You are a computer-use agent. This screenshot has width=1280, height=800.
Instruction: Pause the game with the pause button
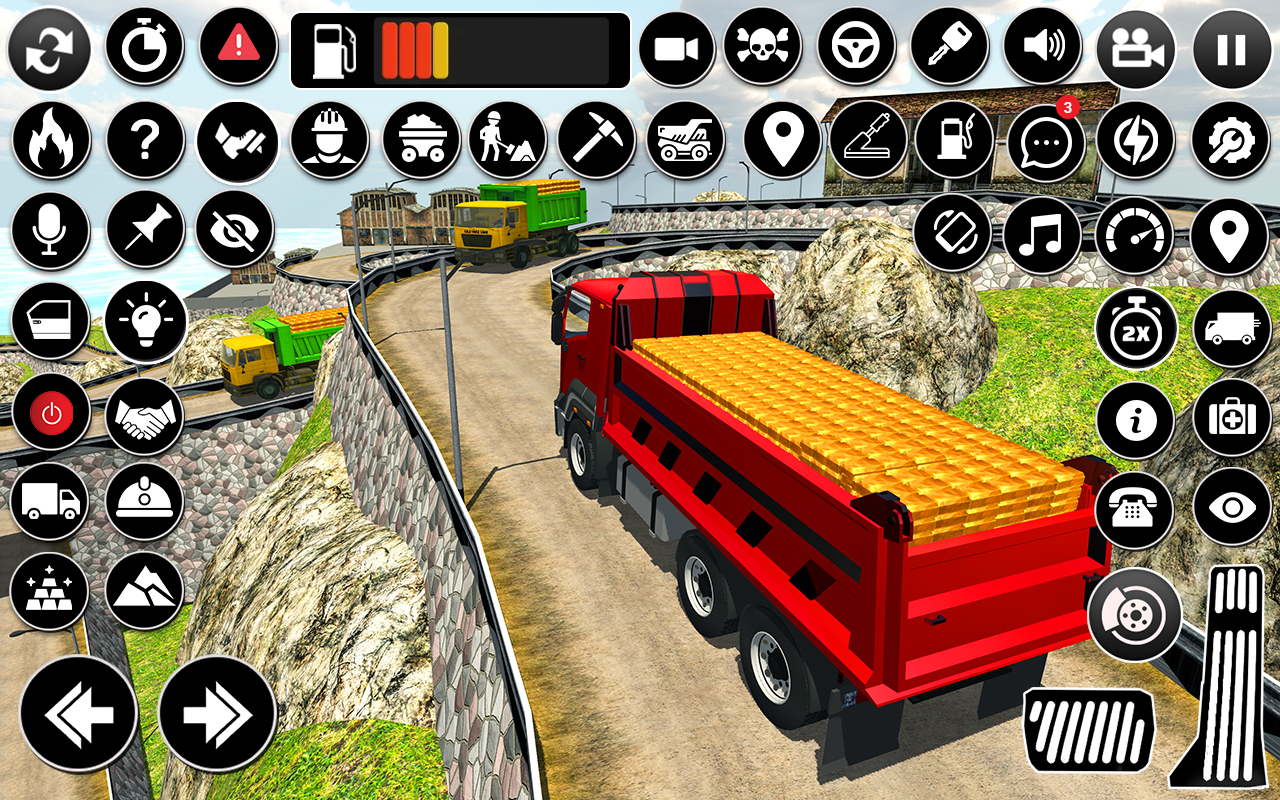coord(1231,49)
